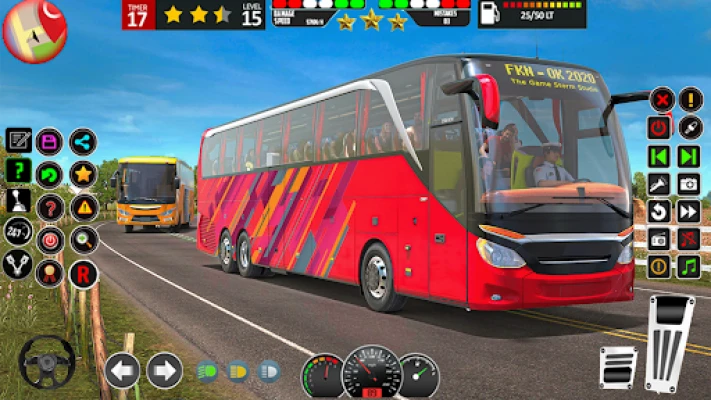The image size is (711, 400).
Task: Activate the magnifying glass zoom icon
Action: (83, 239)
